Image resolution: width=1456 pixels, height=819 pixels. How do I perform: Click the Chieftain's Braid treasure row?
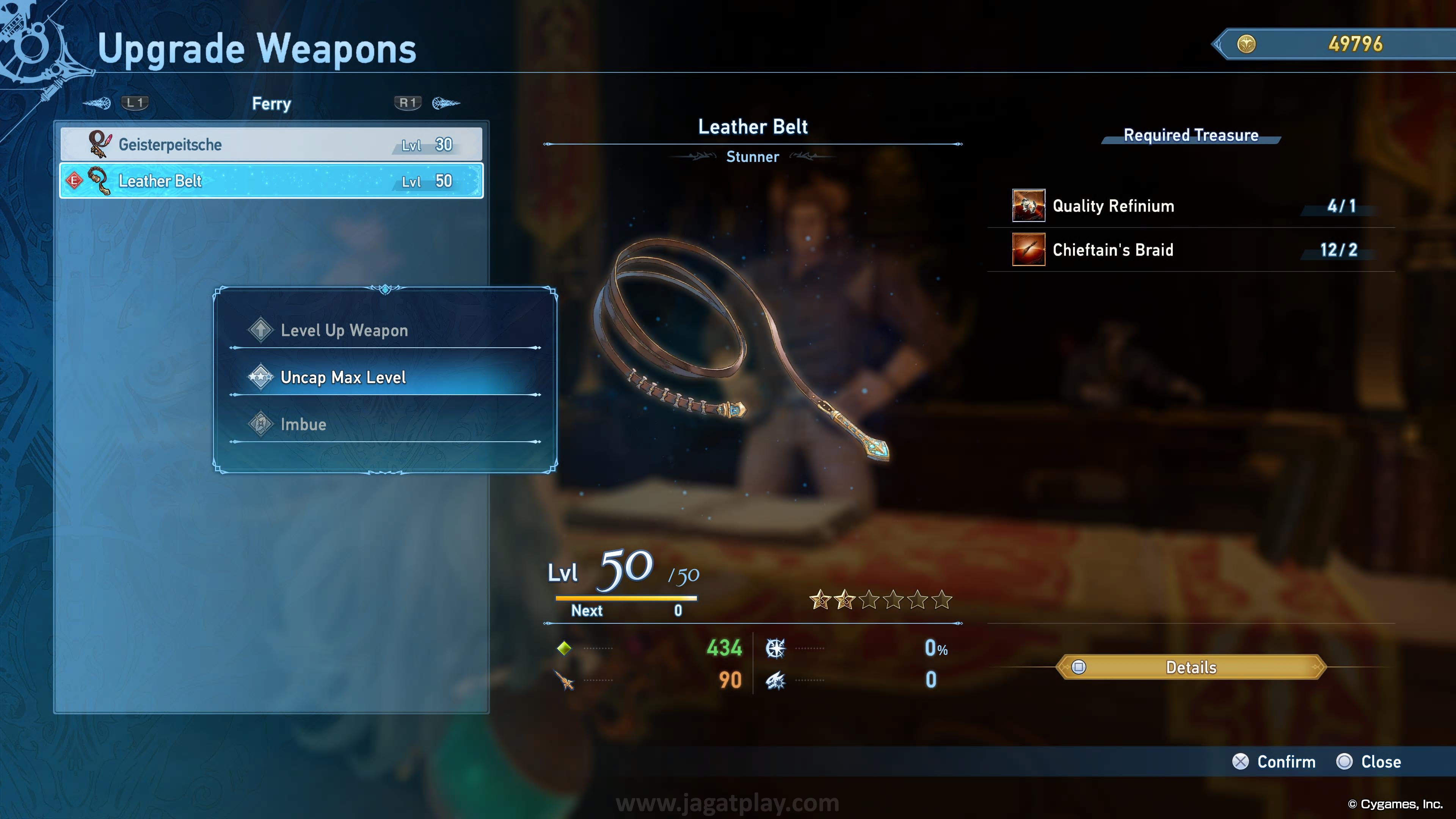[x=1190, y=250]
